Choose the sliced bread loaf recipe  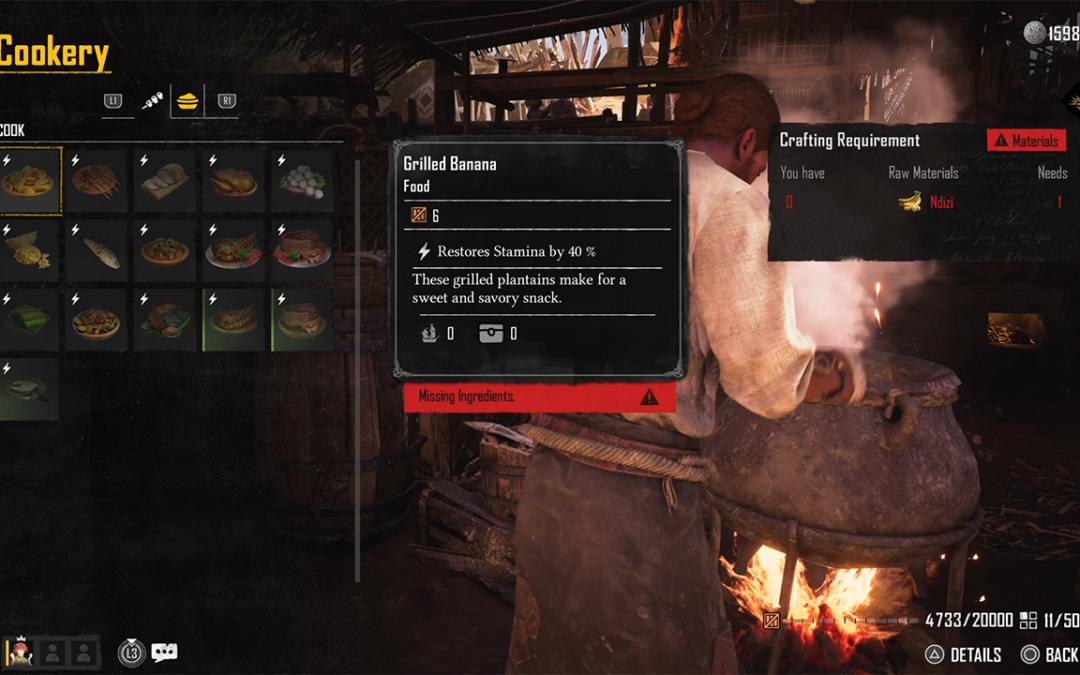pyautogui.click(x=166, y=180)
